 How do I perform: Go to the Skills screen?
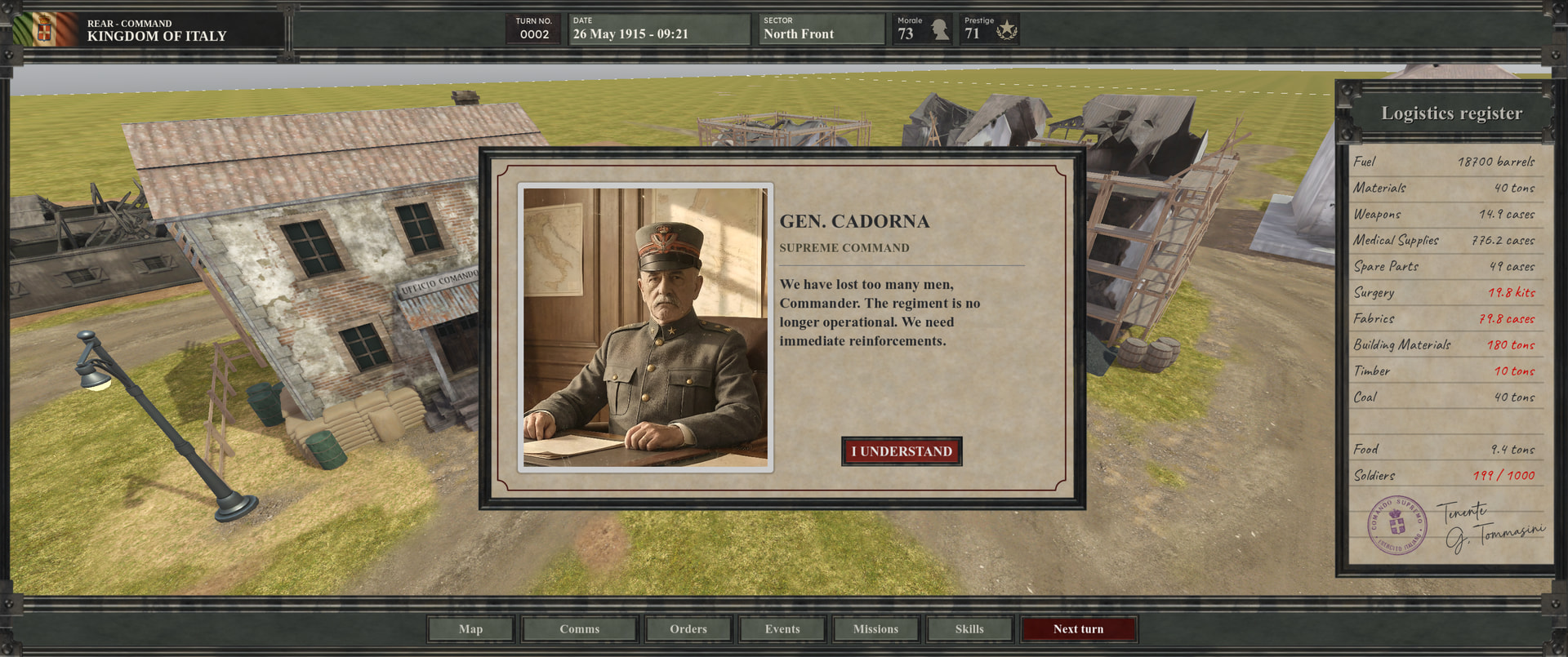click(969, 629)
